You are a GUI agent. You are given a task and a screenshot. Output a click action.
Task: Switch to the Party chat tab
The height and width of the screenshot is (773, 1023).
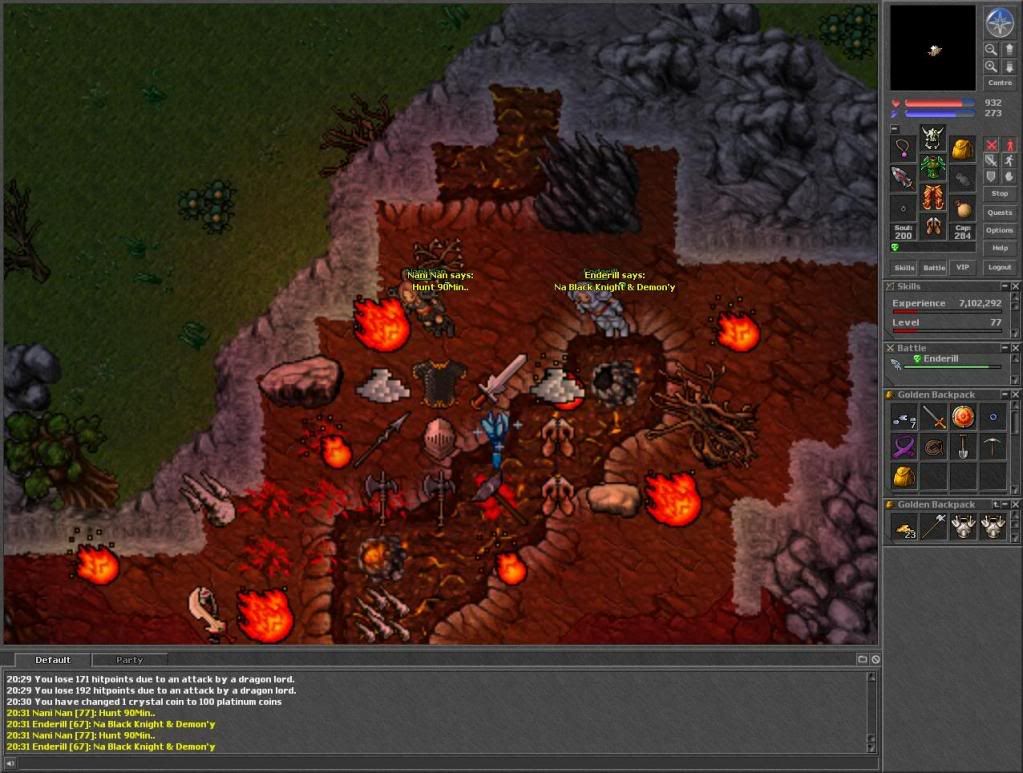(x=129, y=660)
